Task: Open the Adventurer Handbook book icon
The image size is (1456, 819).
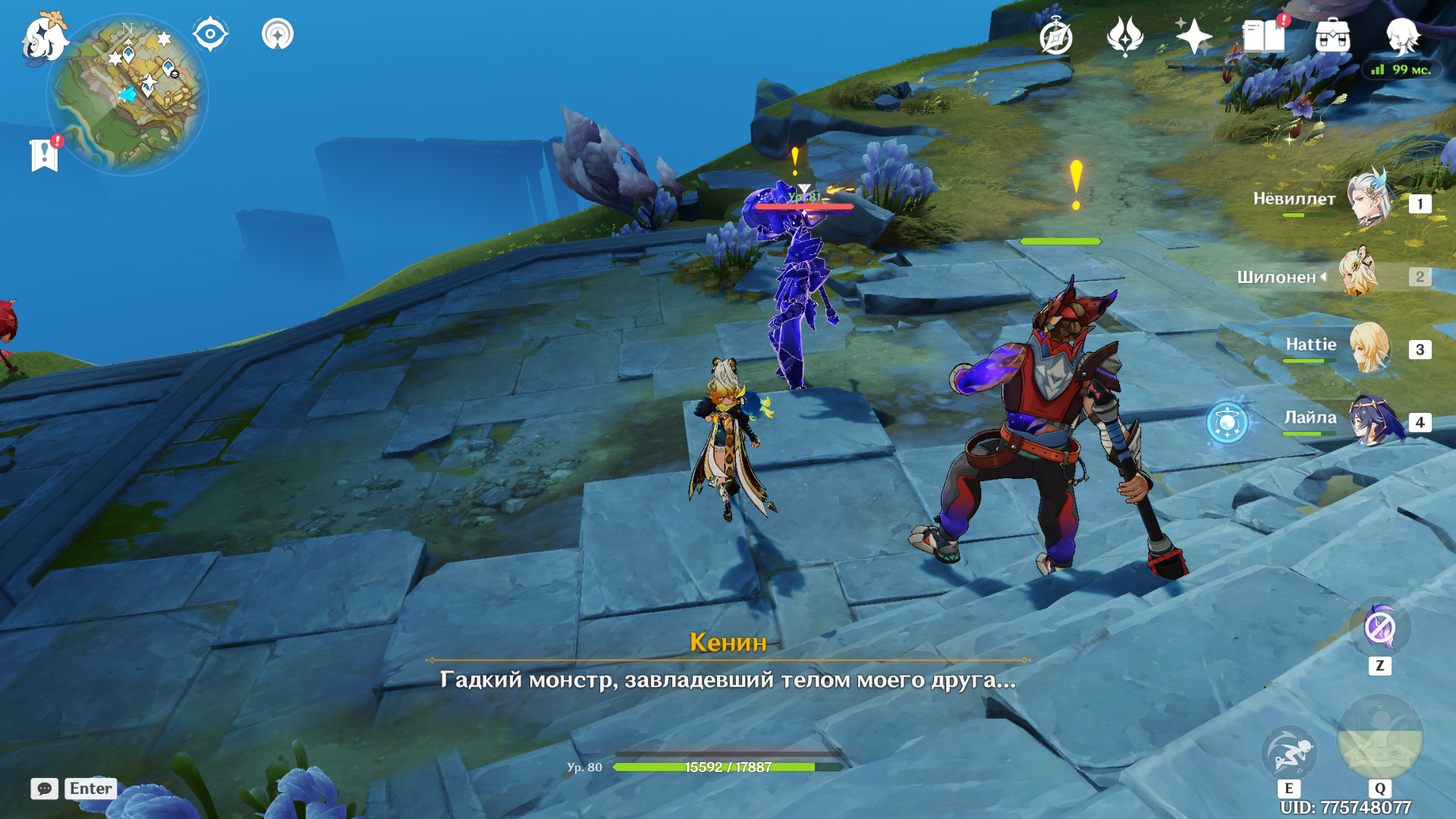Action: pos(1263,36)
